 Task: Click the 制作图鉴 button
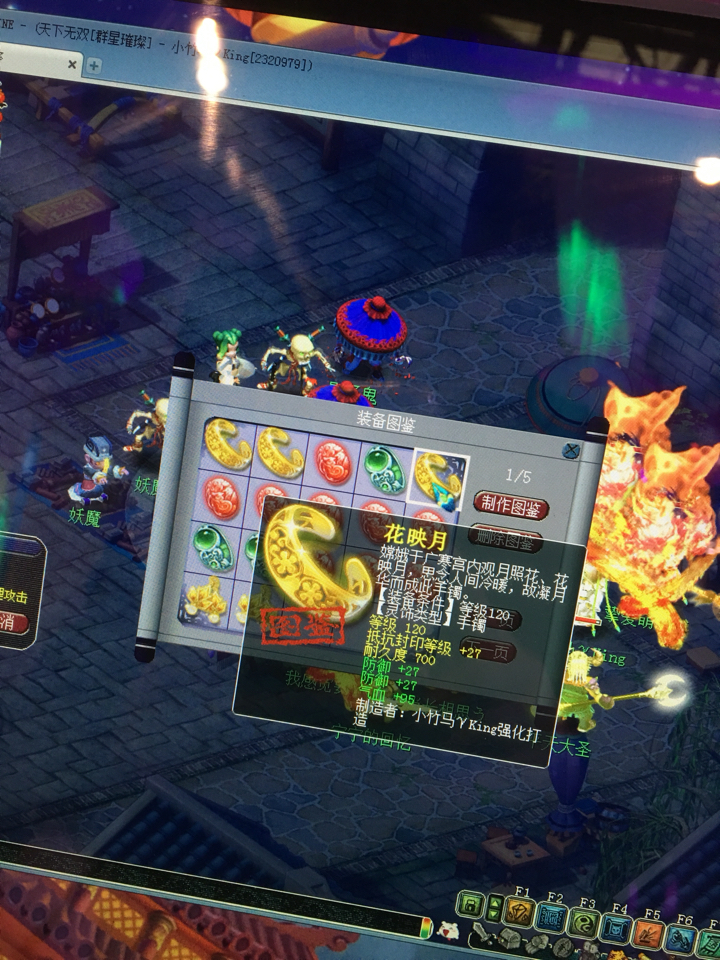pyautogui.click(x=511, y=503)
